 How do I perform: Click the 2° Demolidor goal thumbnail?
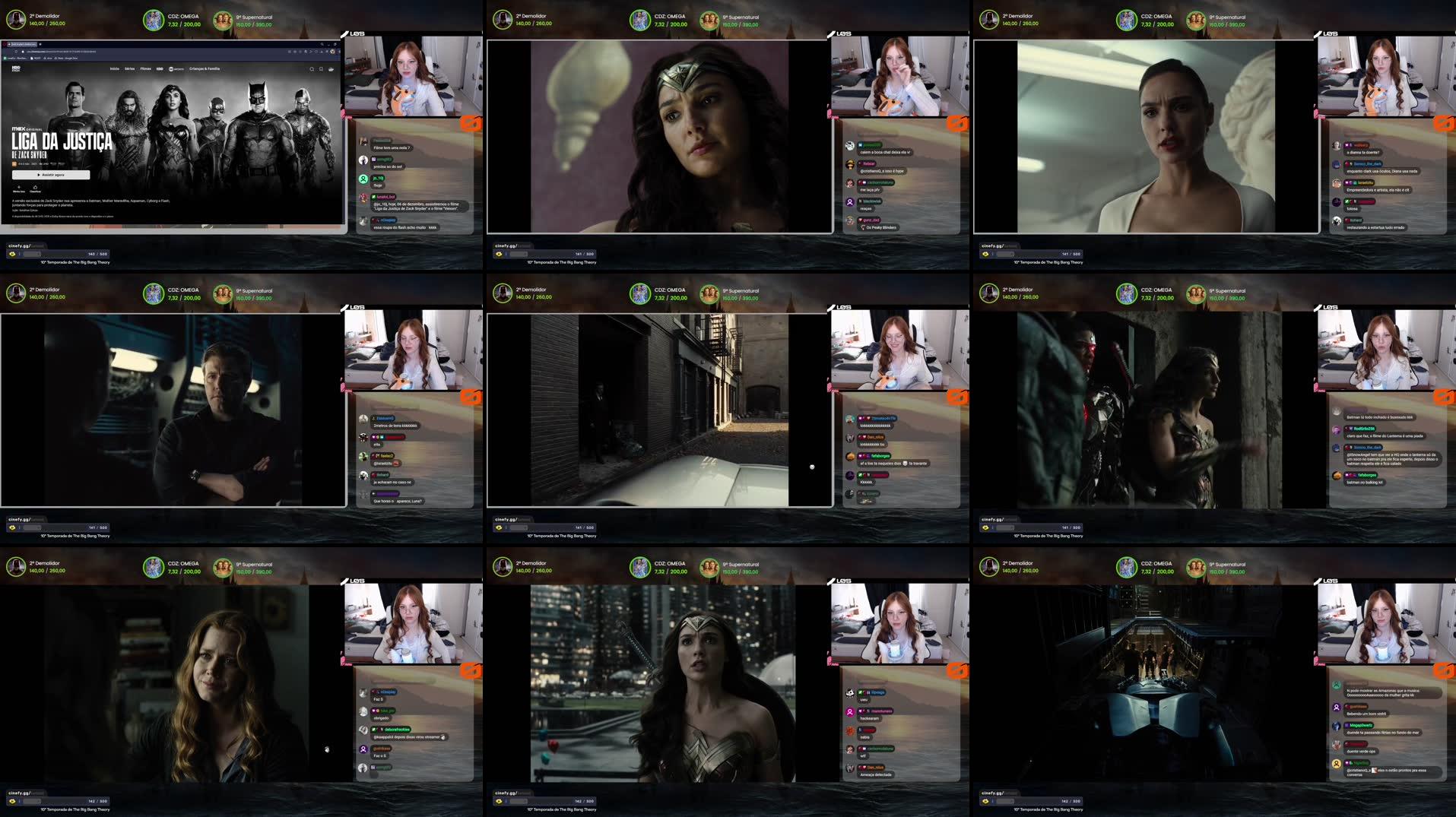click(15, 19)
